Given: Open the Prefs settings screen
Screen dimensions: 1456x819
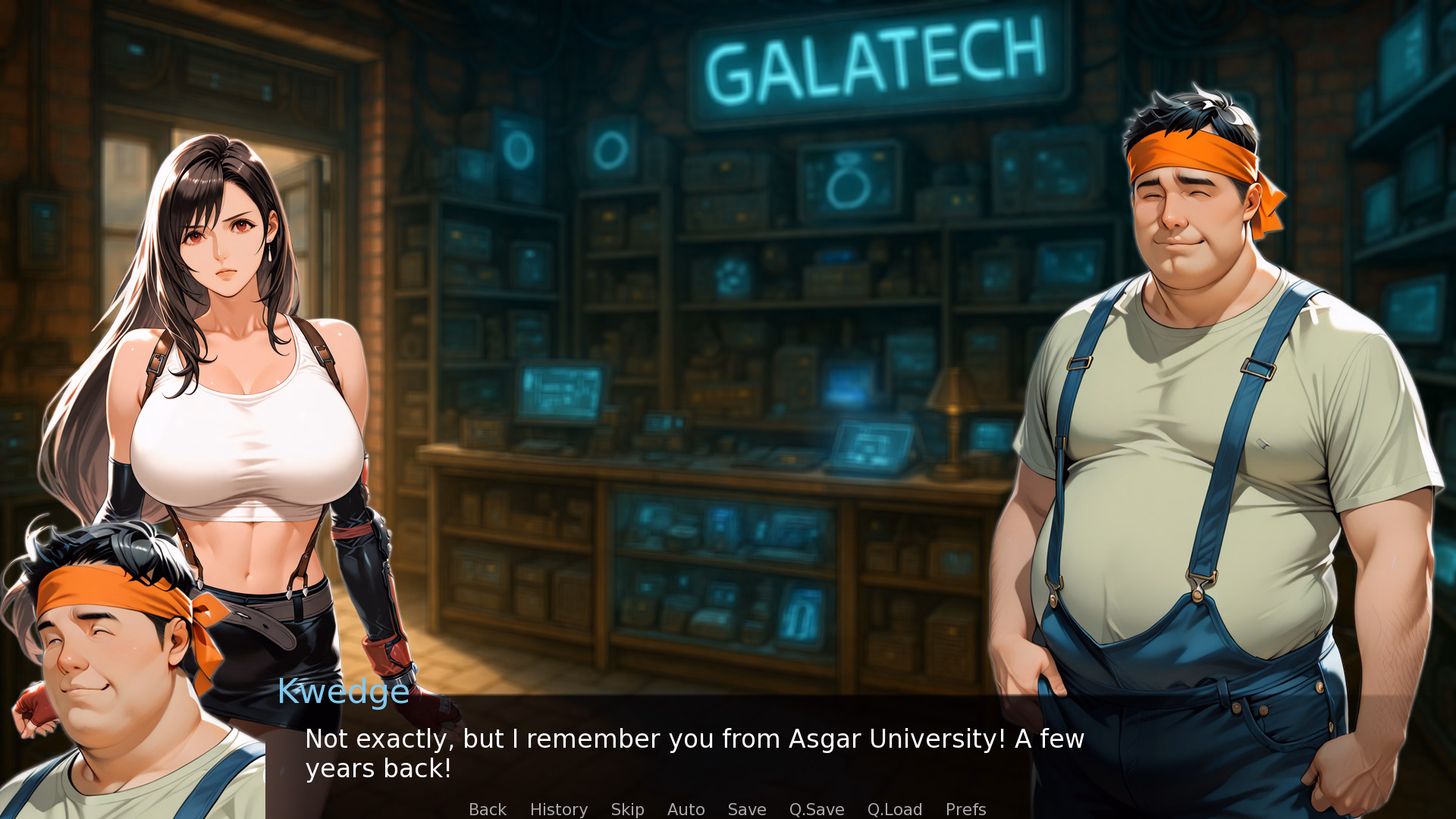Looking at the screenshot, I should click(965, 809).
